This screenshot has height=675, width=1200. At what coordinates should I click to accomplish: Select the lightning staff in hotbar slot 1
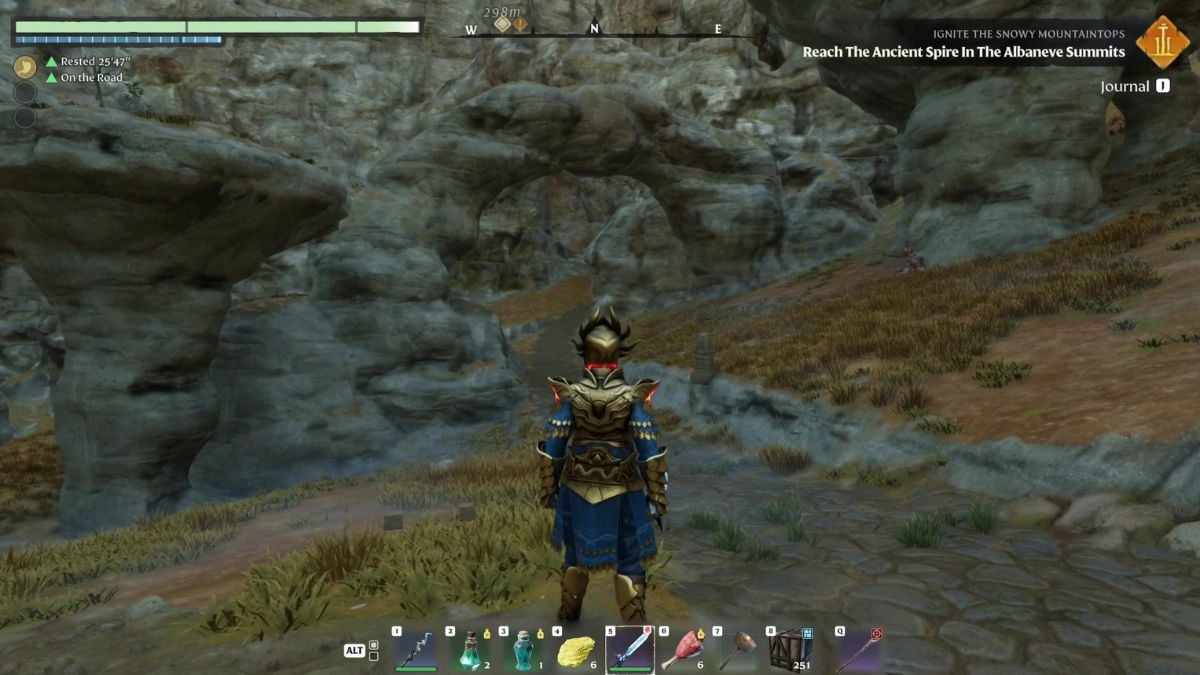416,651
